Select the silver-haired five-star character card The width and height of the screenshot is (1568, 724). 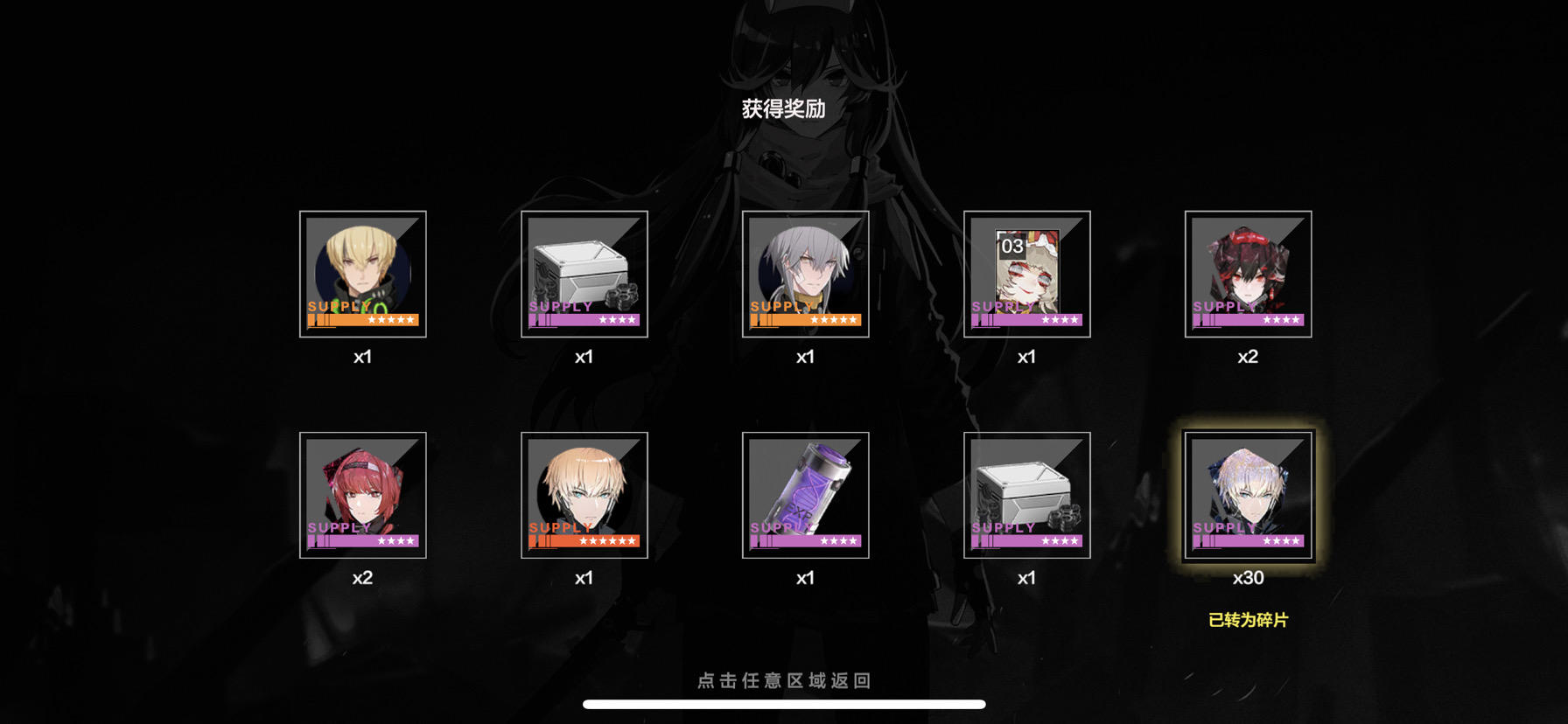(x=806, y=275)
